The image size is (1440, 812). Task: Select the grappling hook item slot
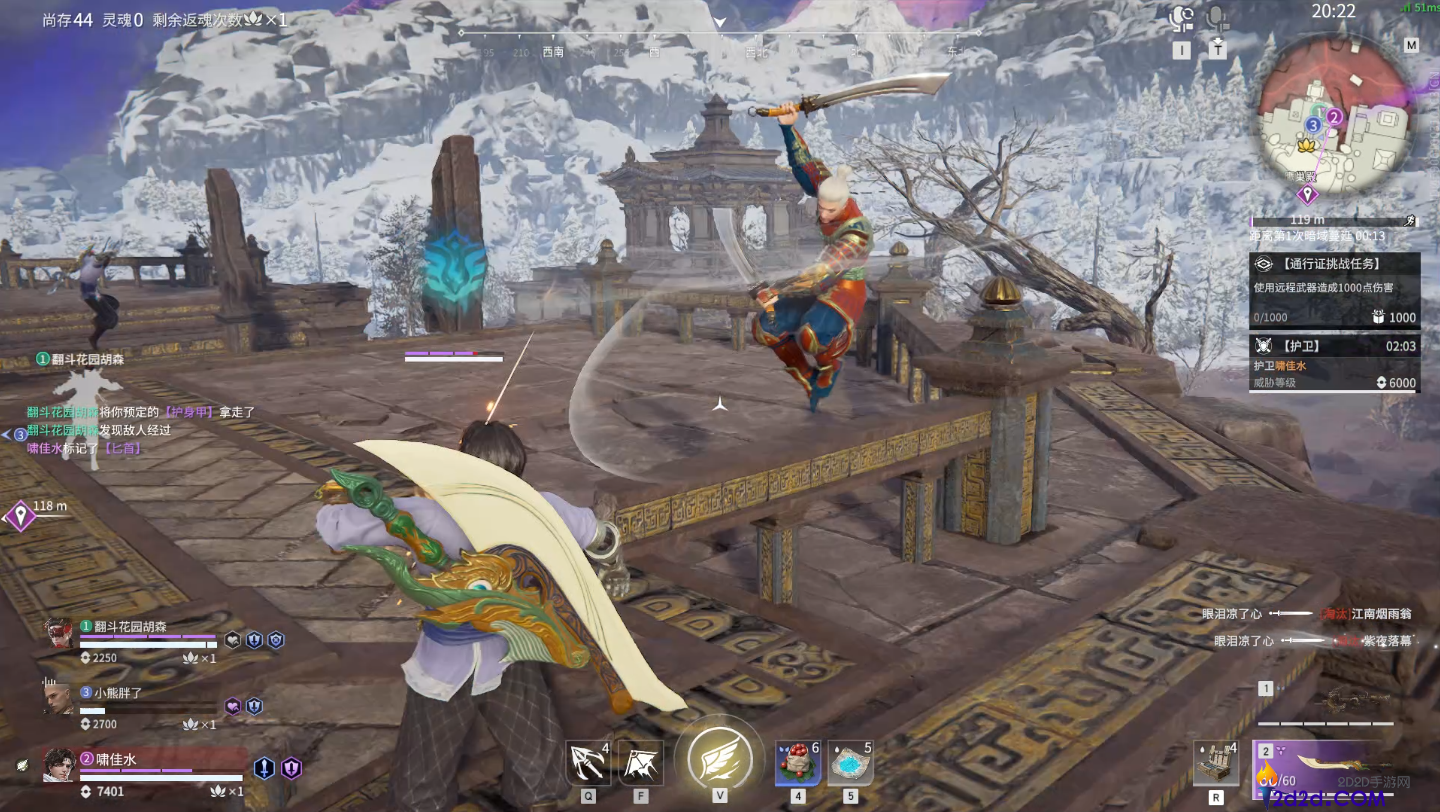coord(587,765)
